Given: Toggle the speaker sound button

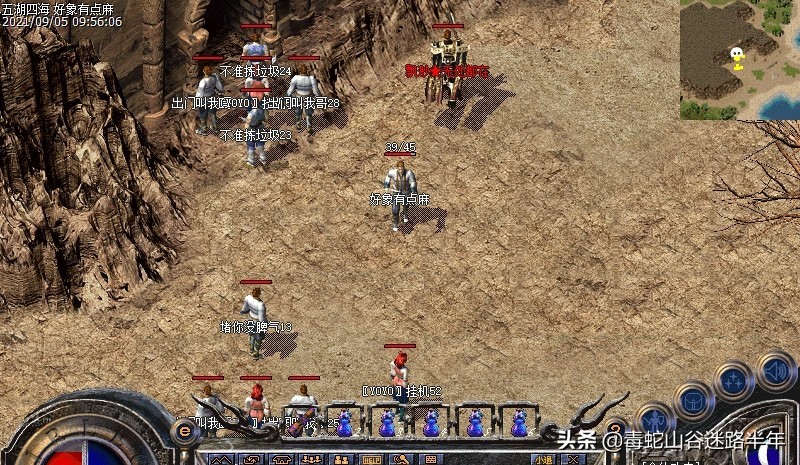Looking at the screenshot, I should pyautogui.click(x=775, y=371).
